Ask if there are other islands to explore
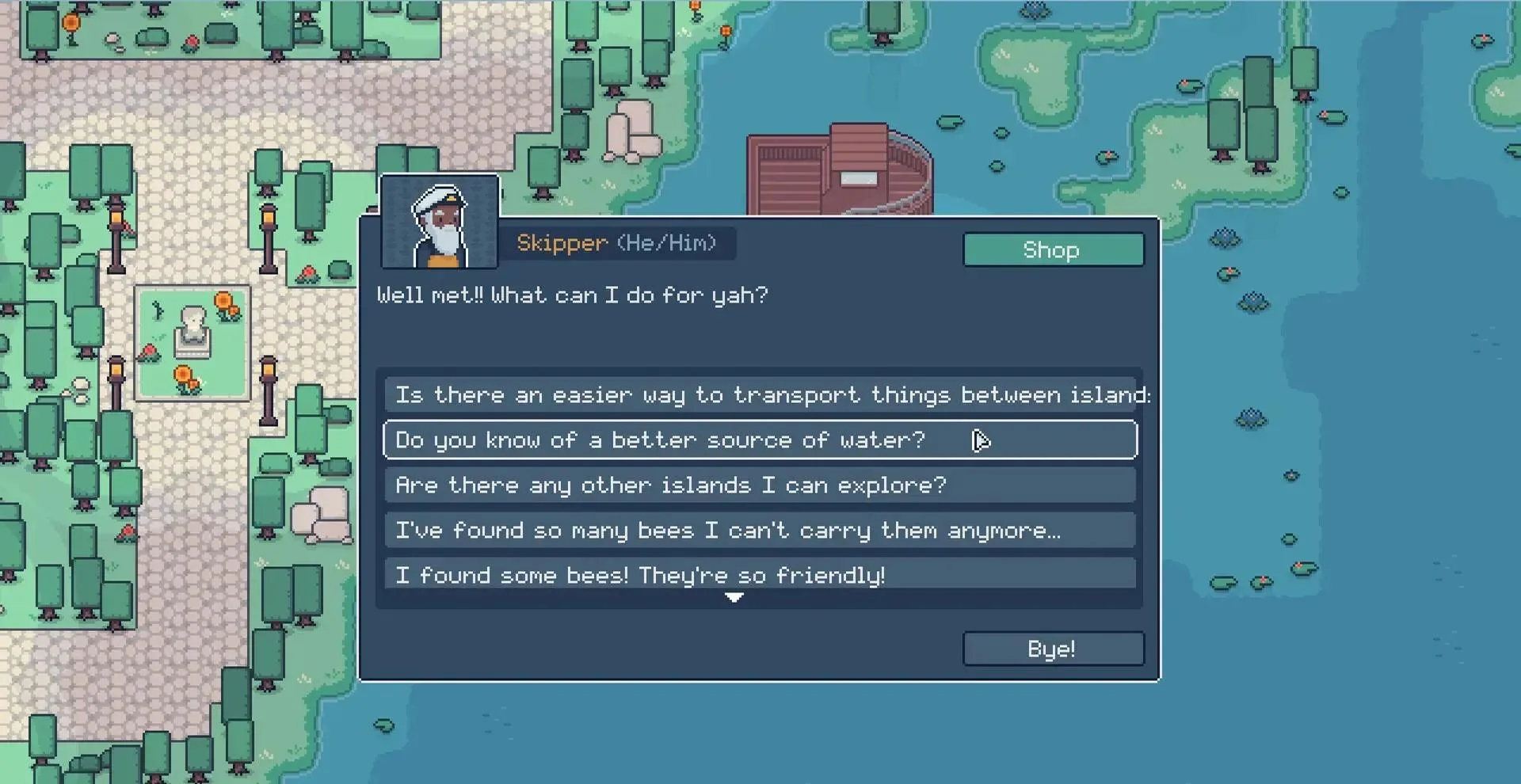The width and height of the screenshot is (1521, 784). click(760, 485)
